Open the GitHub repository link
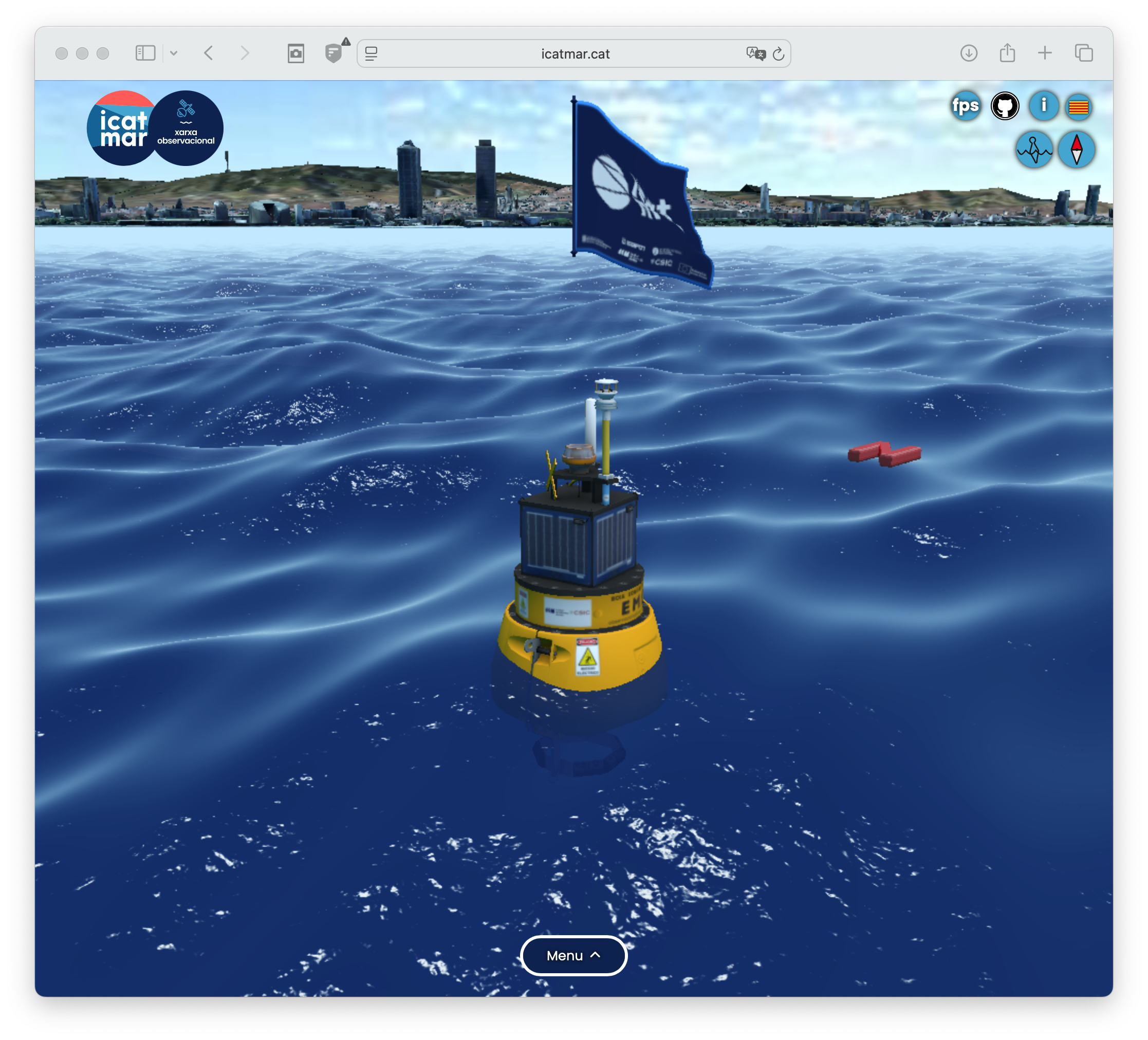1148x1040 pixels. tap(1005, 106)
